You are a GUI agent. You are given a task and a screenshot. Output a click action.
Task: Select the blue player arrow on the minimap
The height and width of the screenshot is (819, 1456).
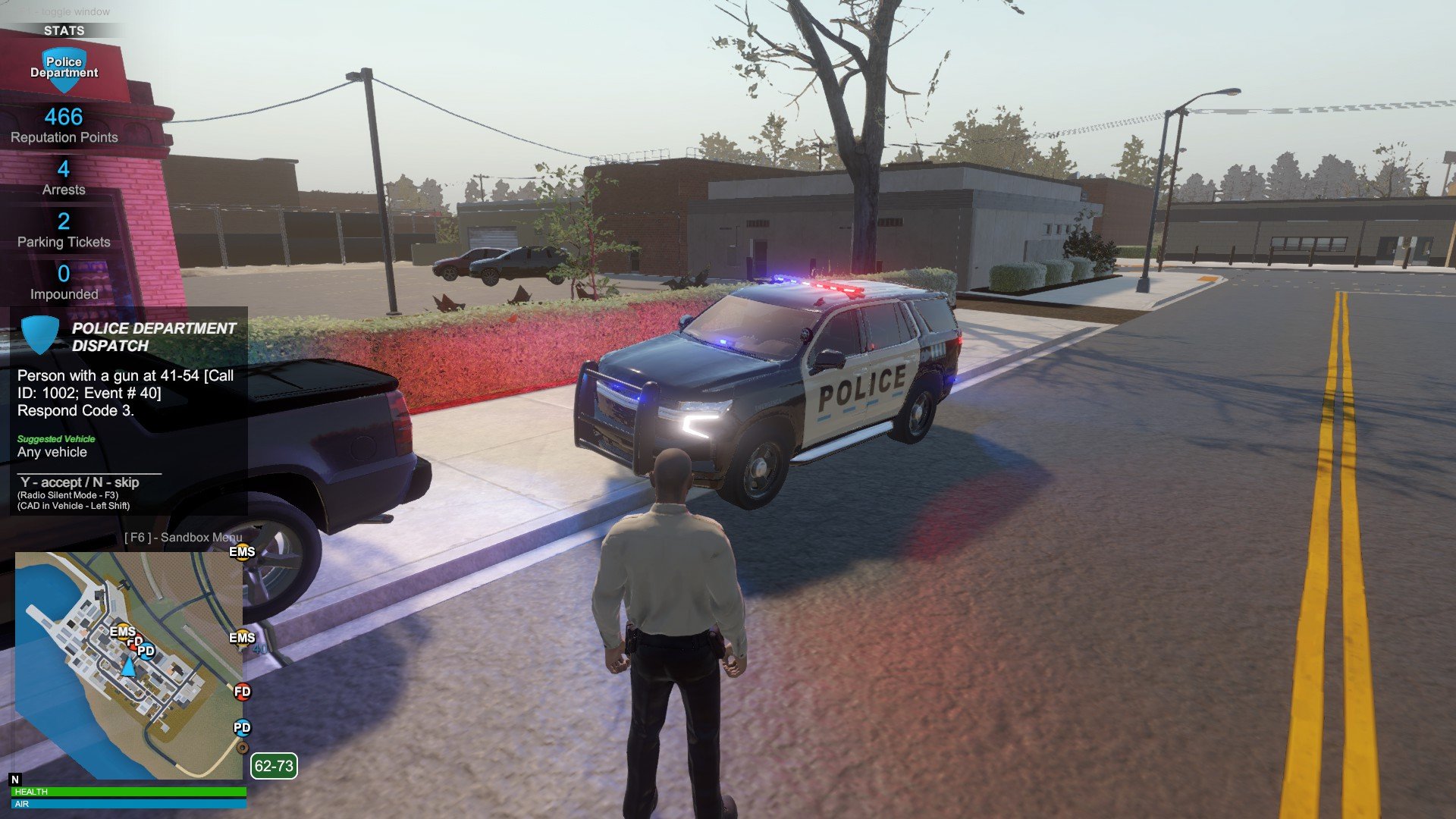click(129, 667)
